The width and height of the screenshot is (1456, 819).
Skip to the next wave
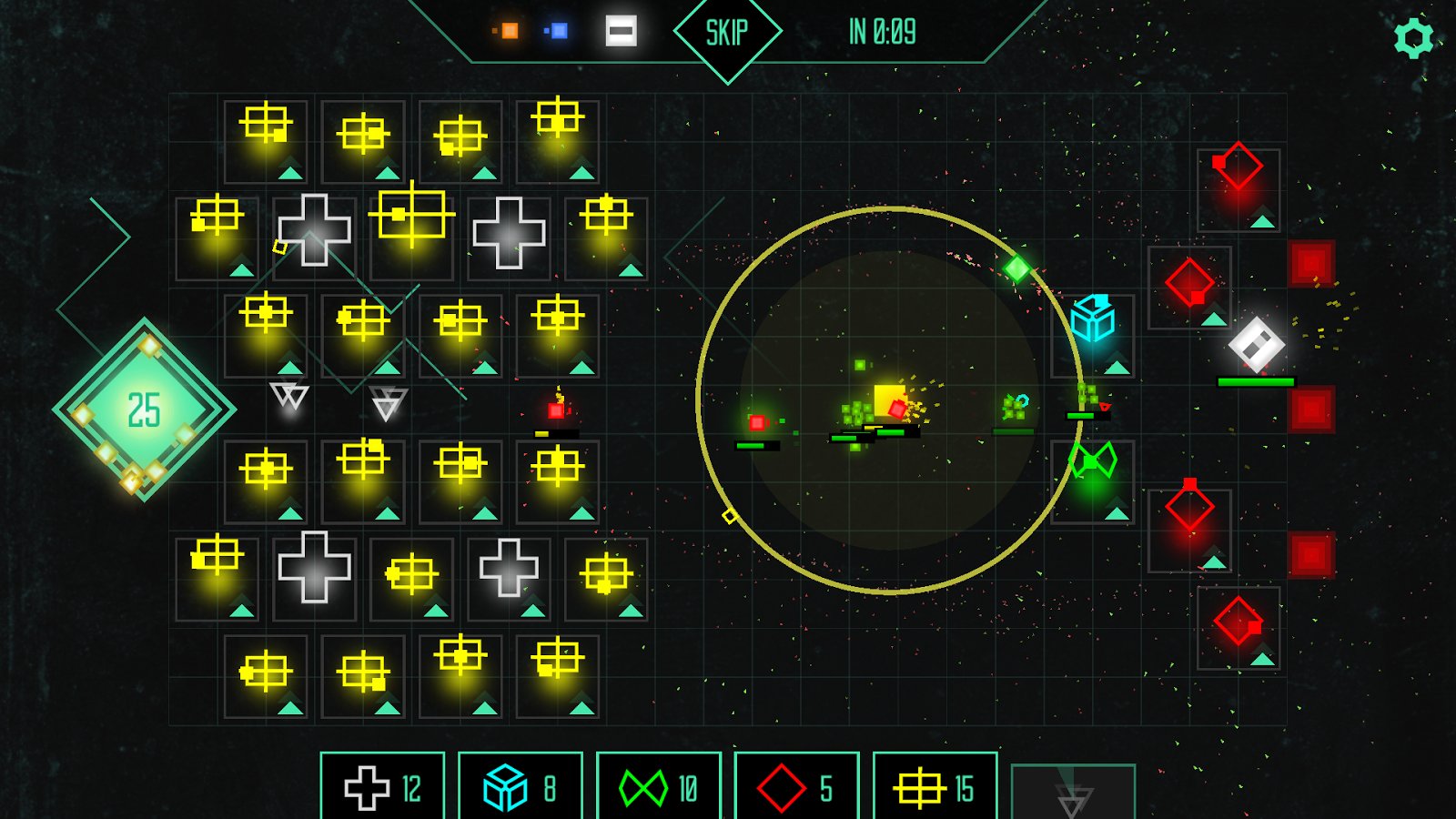click(x=727, y=33)
